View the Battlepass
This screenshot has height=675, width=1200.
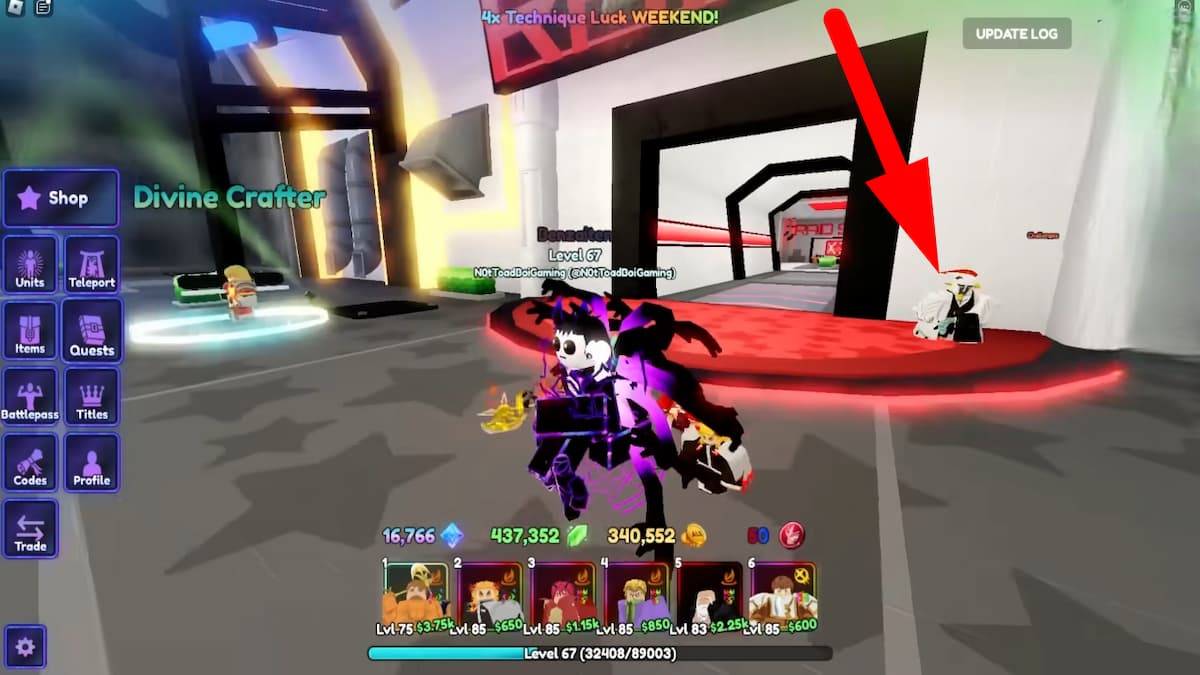pyautogui.click(x=30, y=397)
